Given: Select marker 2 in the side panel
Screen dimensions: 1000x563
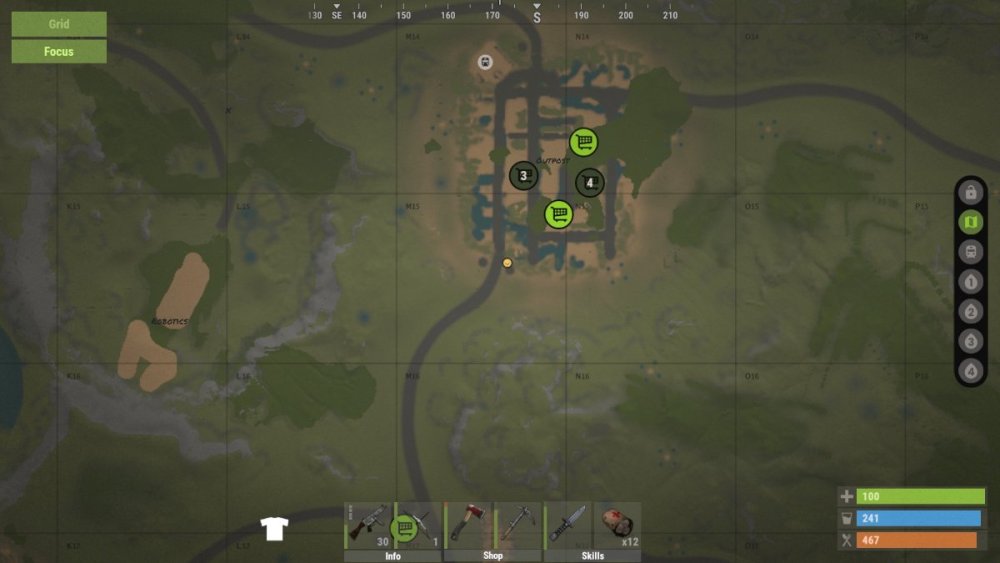Looking at the screenshot, I should click(970, 312).
